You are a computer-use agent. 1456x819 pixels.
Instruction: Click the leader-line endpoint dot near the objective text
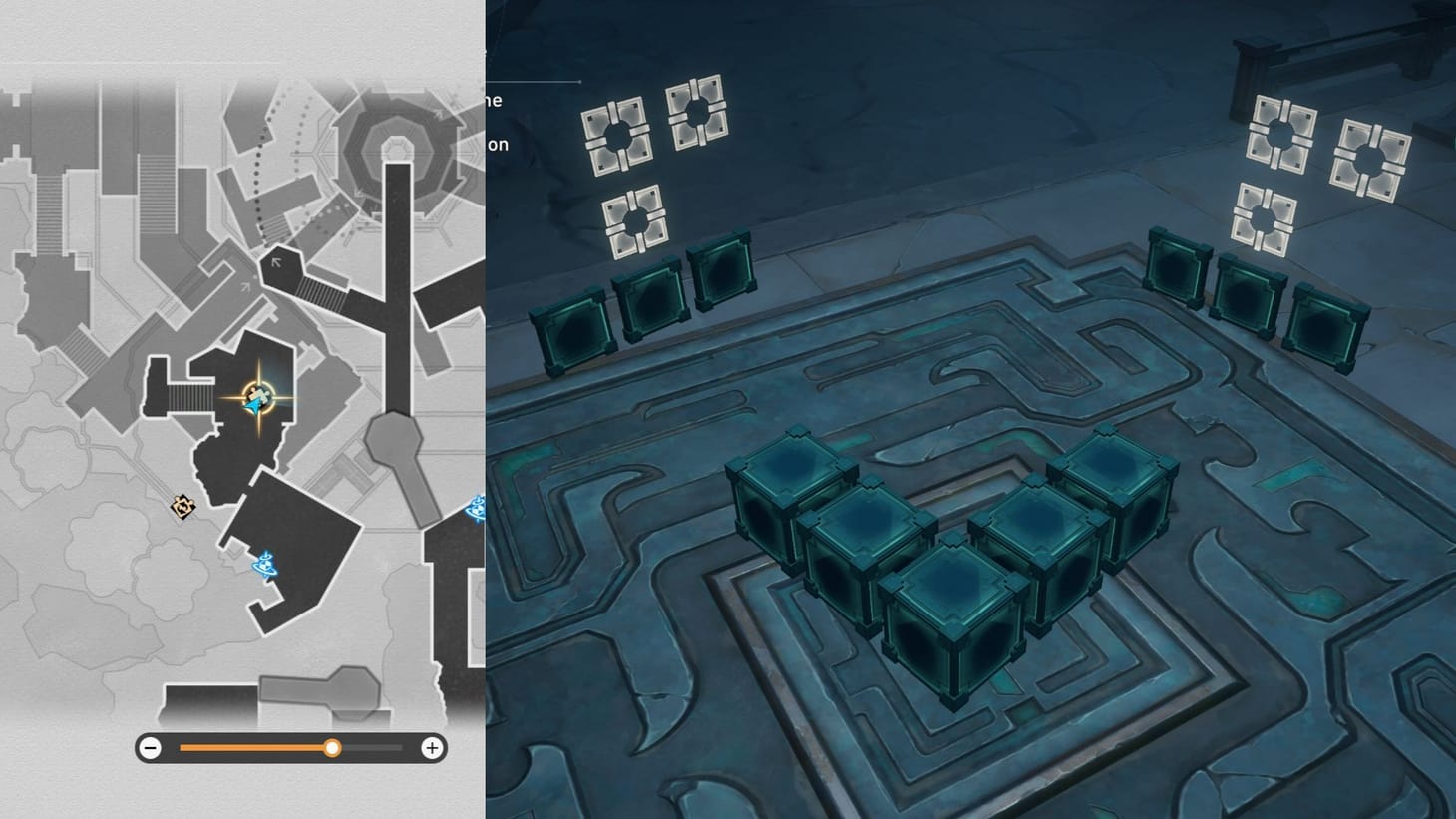(x=579, y=82)
